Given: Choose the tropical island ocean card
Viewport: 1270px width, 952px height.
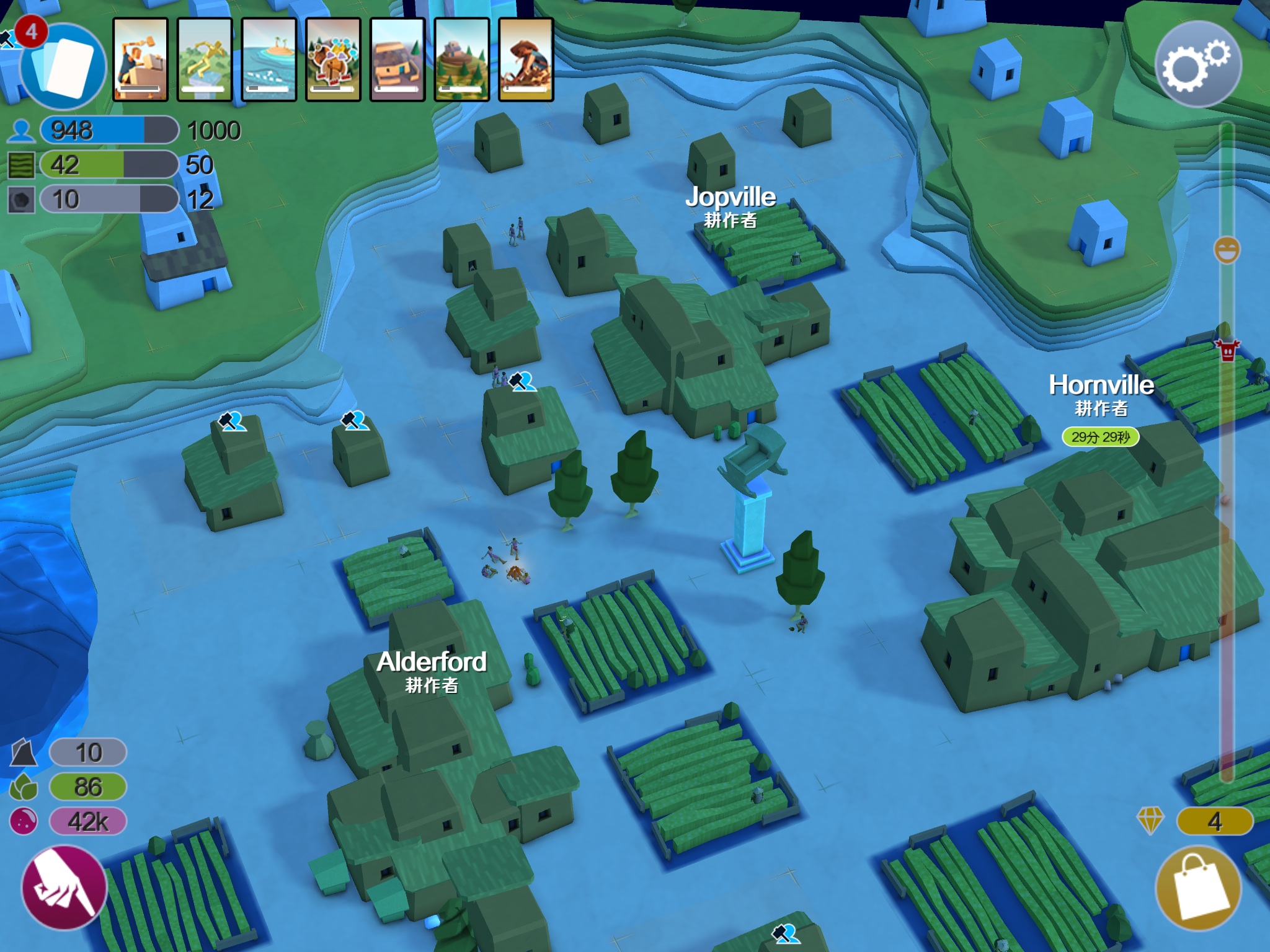Looking at the screenshot, I should 269,59.
